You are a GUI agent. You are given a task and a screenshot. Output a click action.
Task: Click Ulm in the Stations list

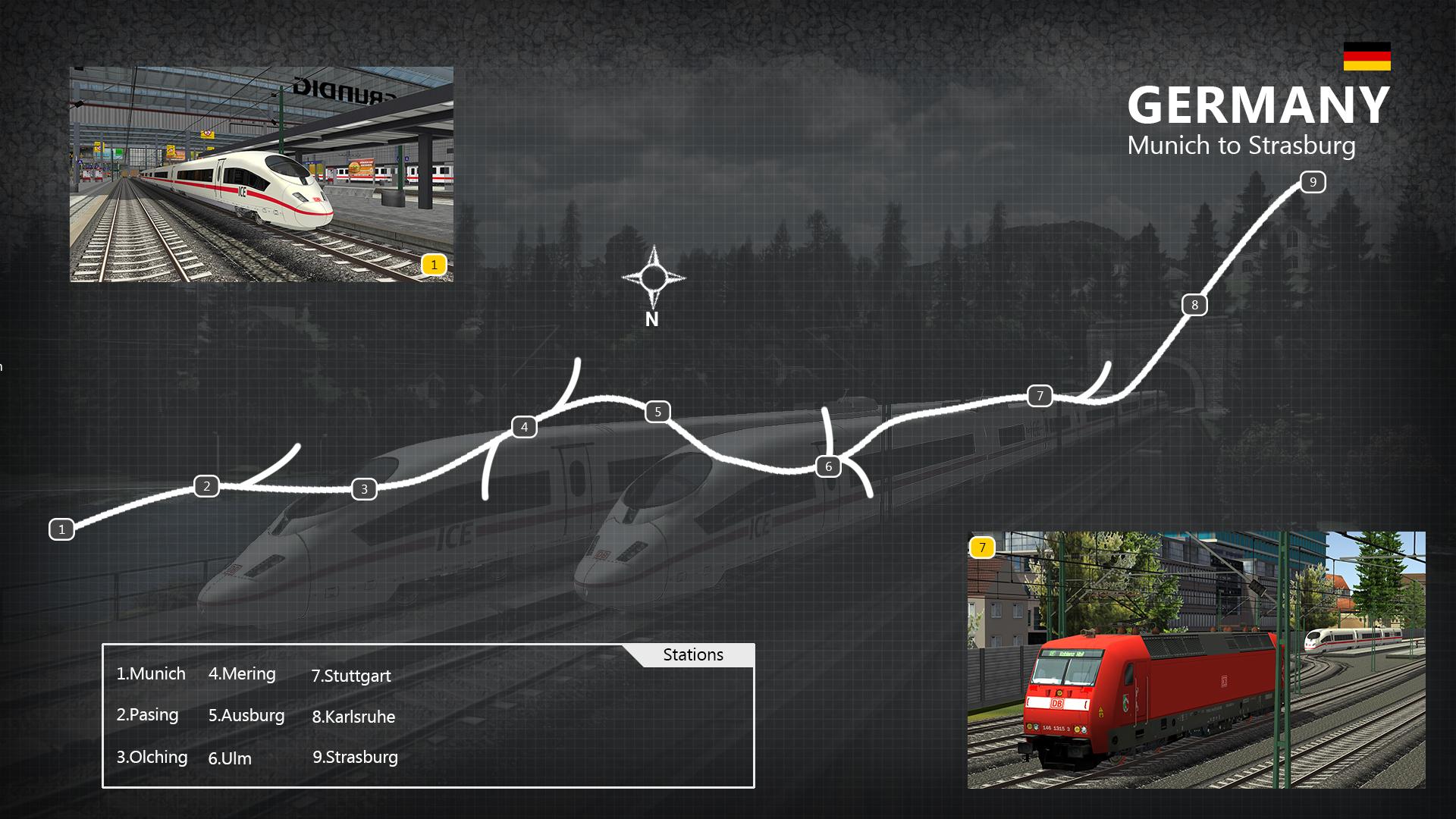(x=230, y=758)
